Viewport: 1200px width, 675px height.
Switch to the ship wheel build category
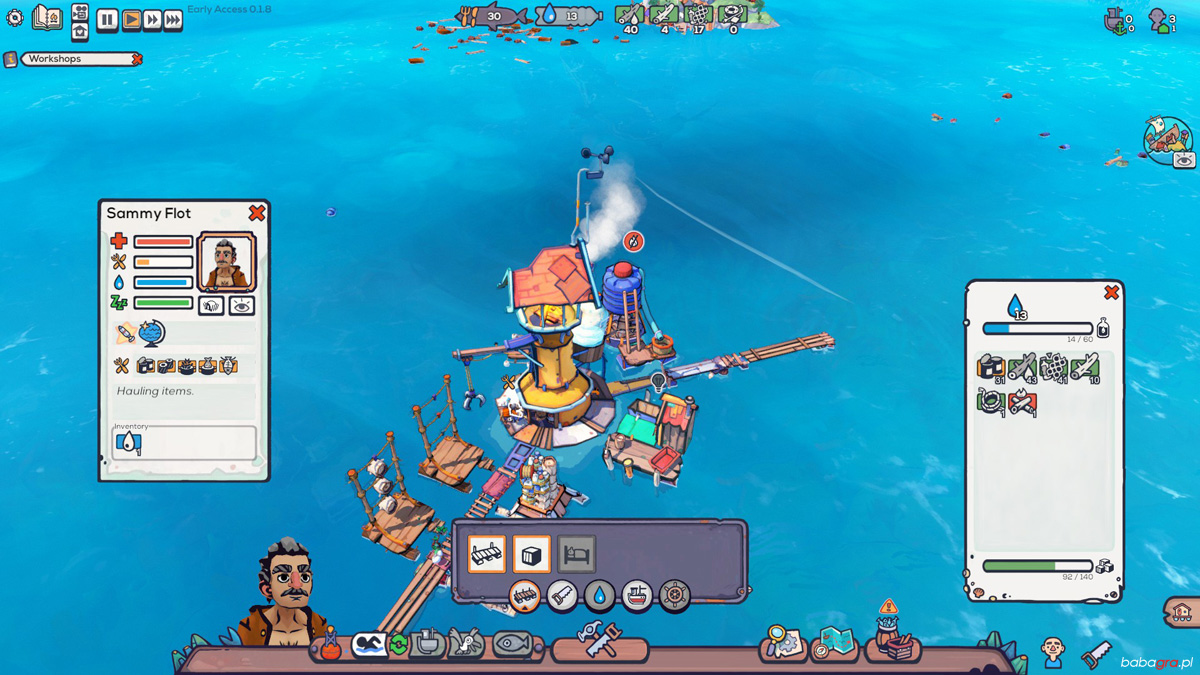tap(675, 596)
